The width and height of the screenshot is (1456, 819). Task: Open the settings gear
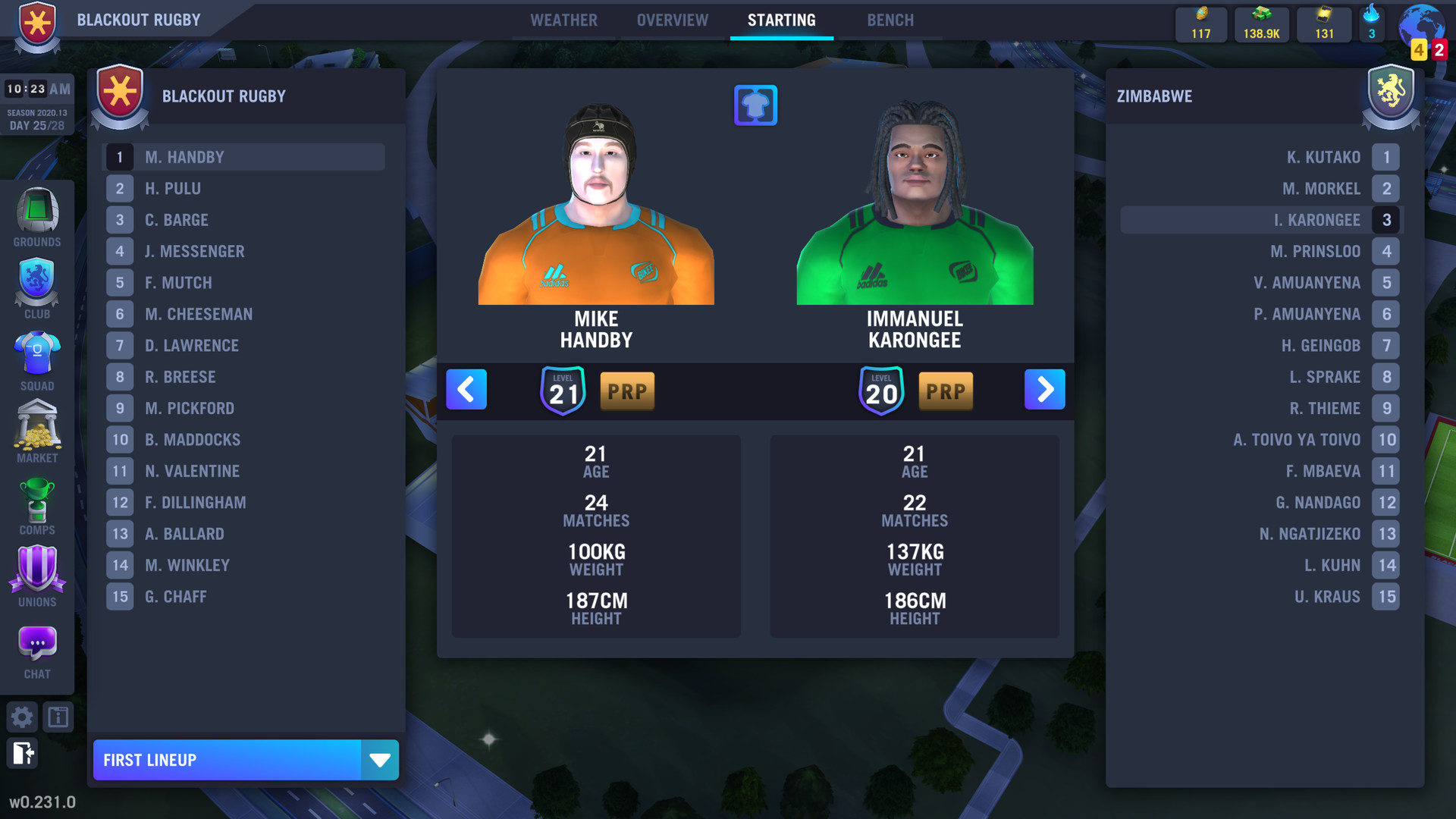[x=22, y=717]
